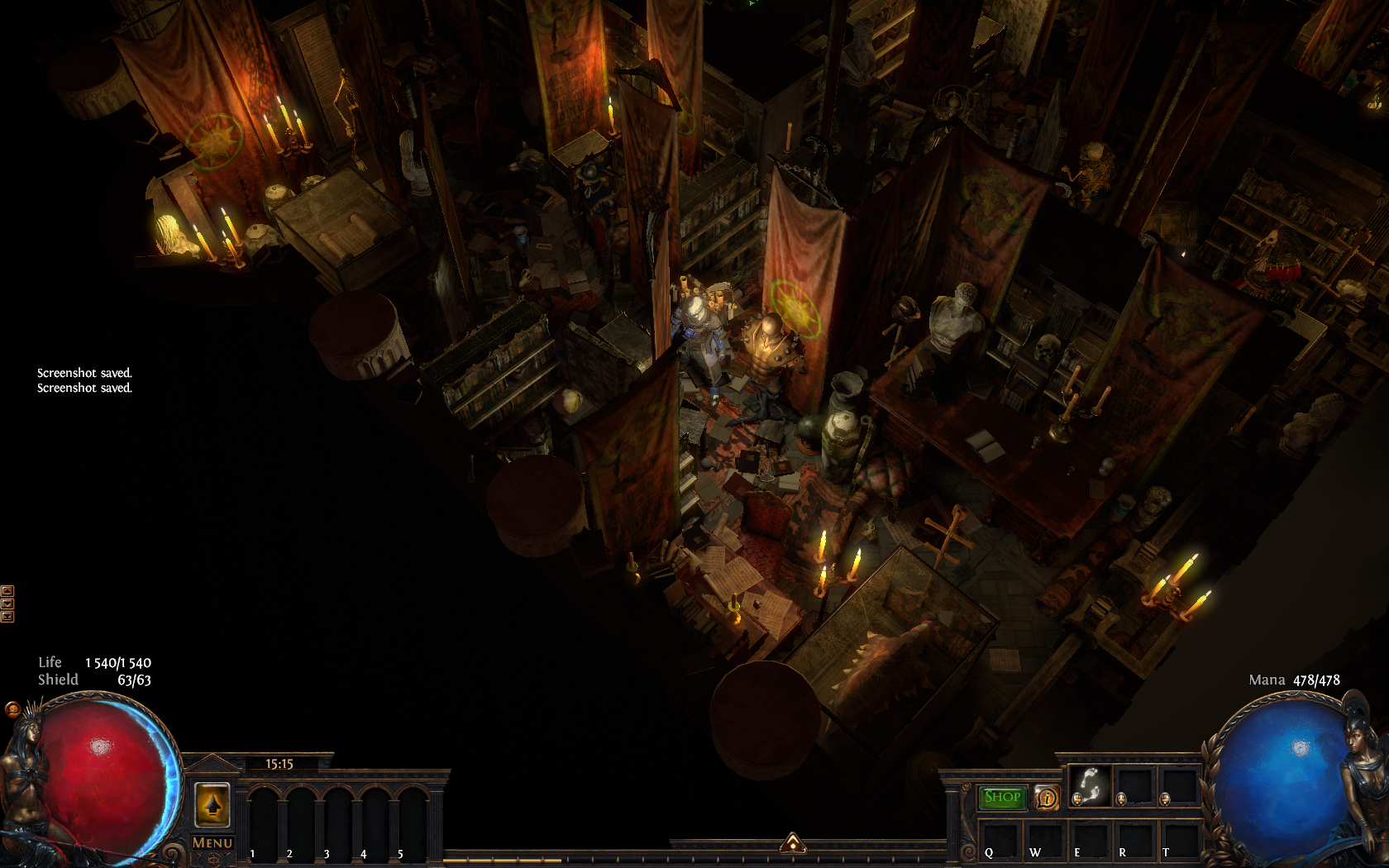Open the Menu button
This screenshot has height=868, width=1389.
tap(212, 842)
